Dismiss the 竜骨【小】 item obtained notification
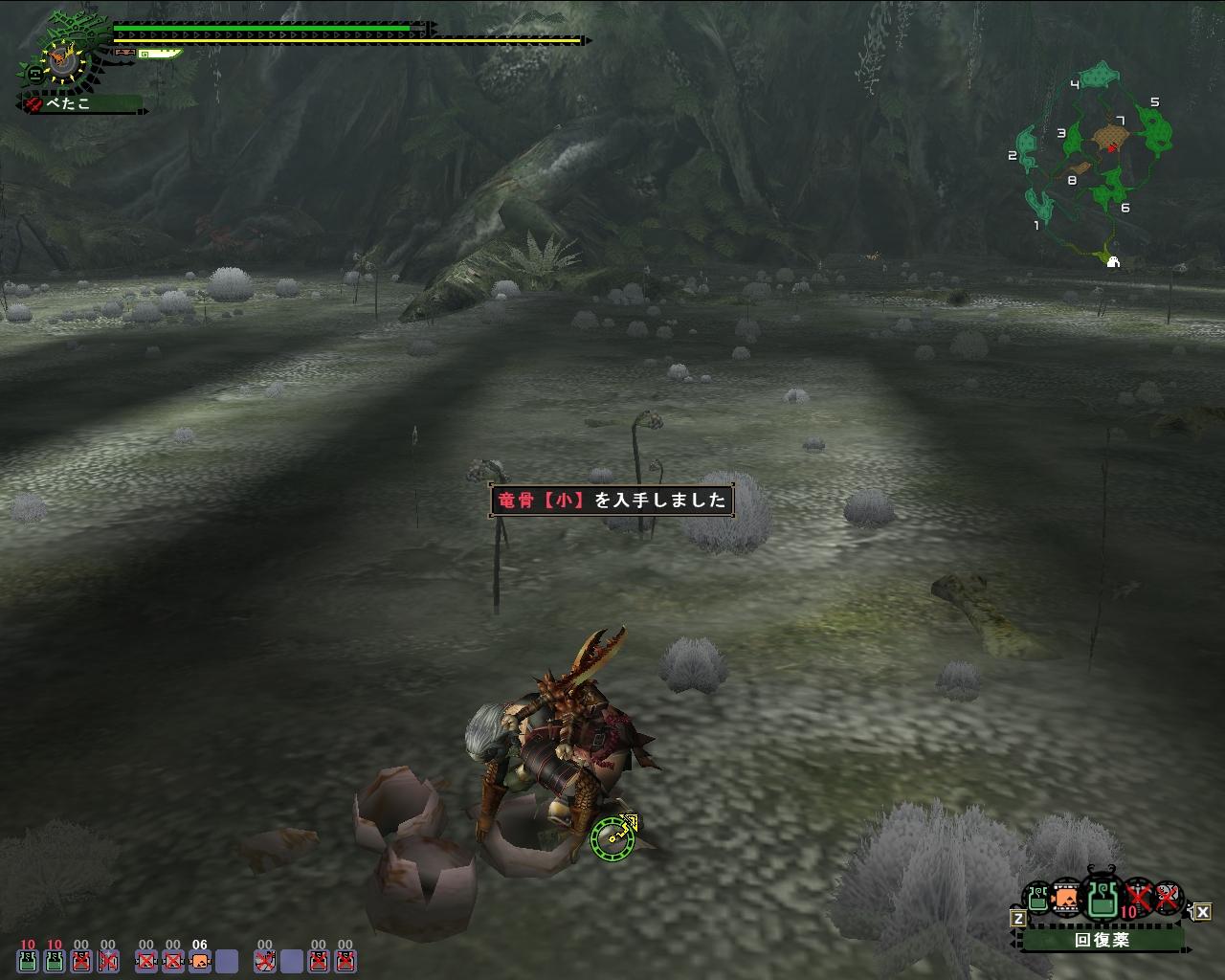The image size is (1225, 980). pos(612,500)
